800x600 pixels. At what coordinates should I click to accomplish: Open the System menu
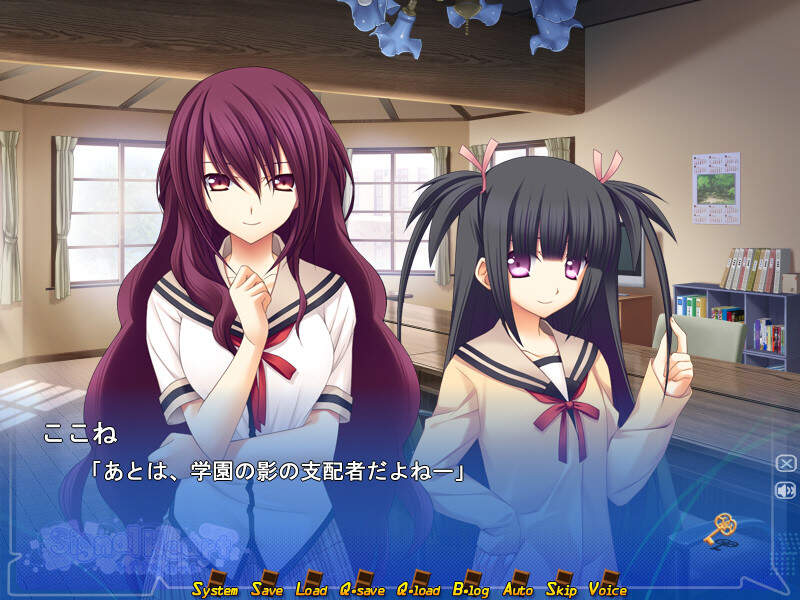(x=215, y=587)
